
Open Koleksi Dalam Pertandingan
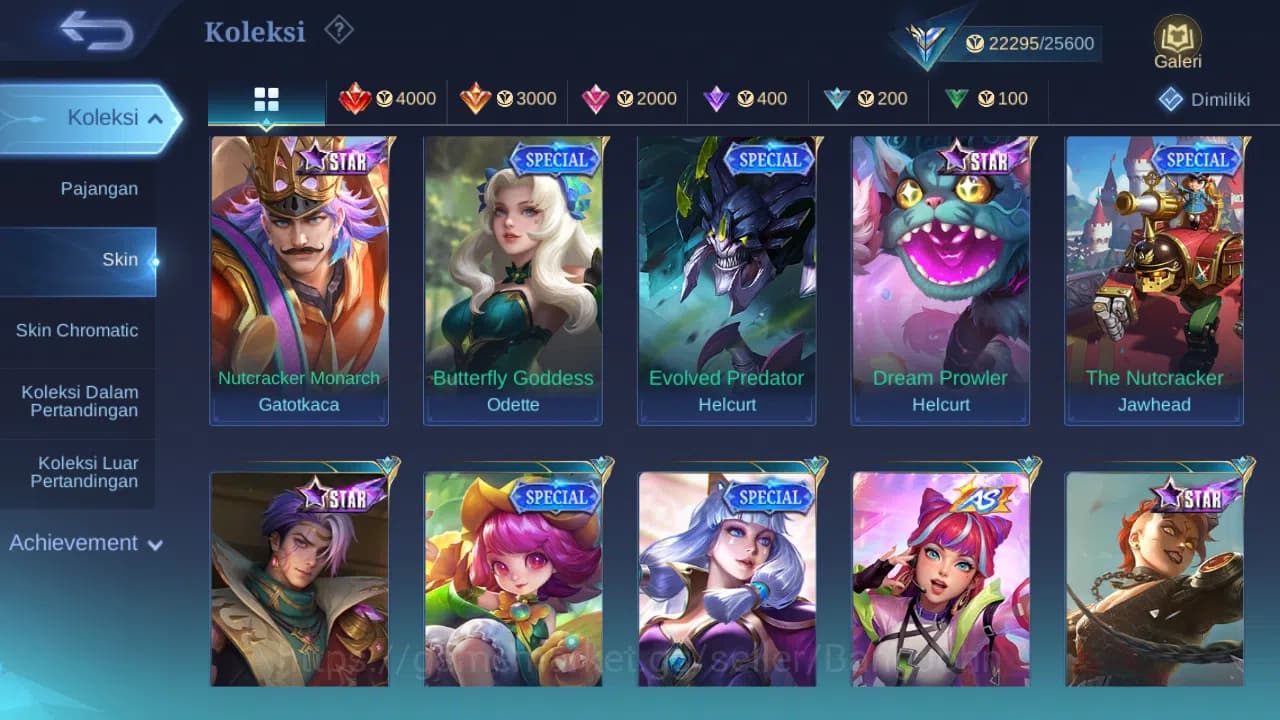pyautogui.click(x=79, y=401)
